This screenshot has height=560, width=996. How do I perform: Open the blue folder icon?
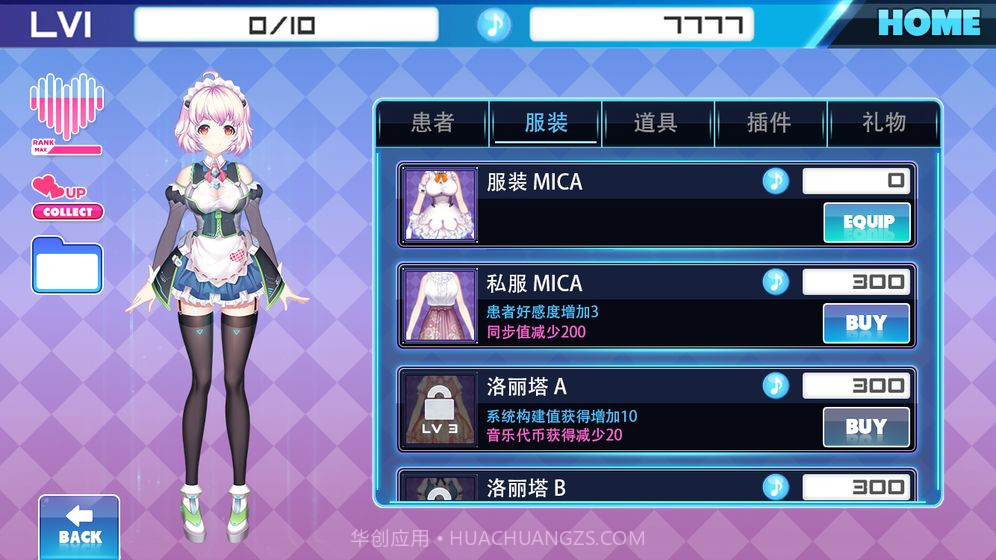tap(67, 266)
